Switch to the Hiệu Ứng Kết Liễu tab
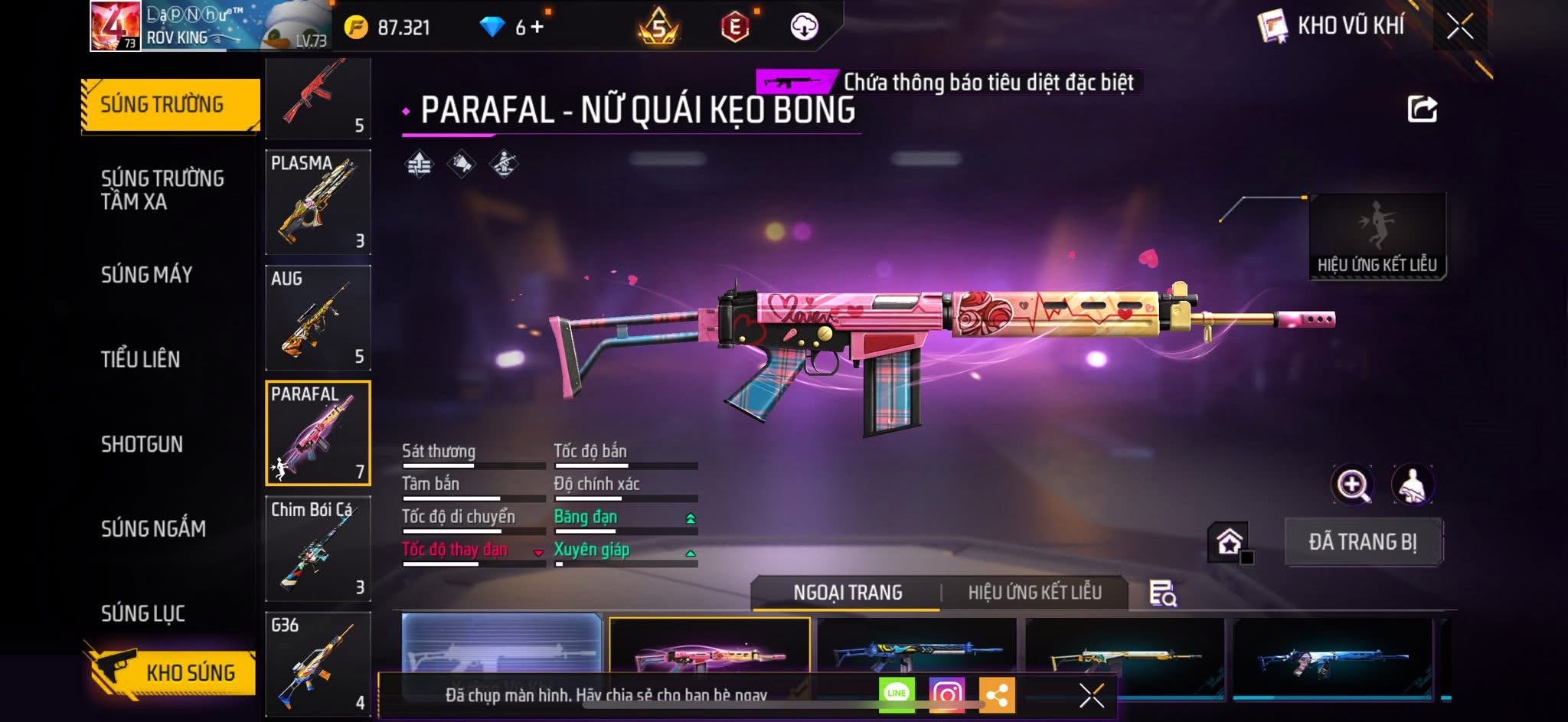 click(x=1034, y=593)
